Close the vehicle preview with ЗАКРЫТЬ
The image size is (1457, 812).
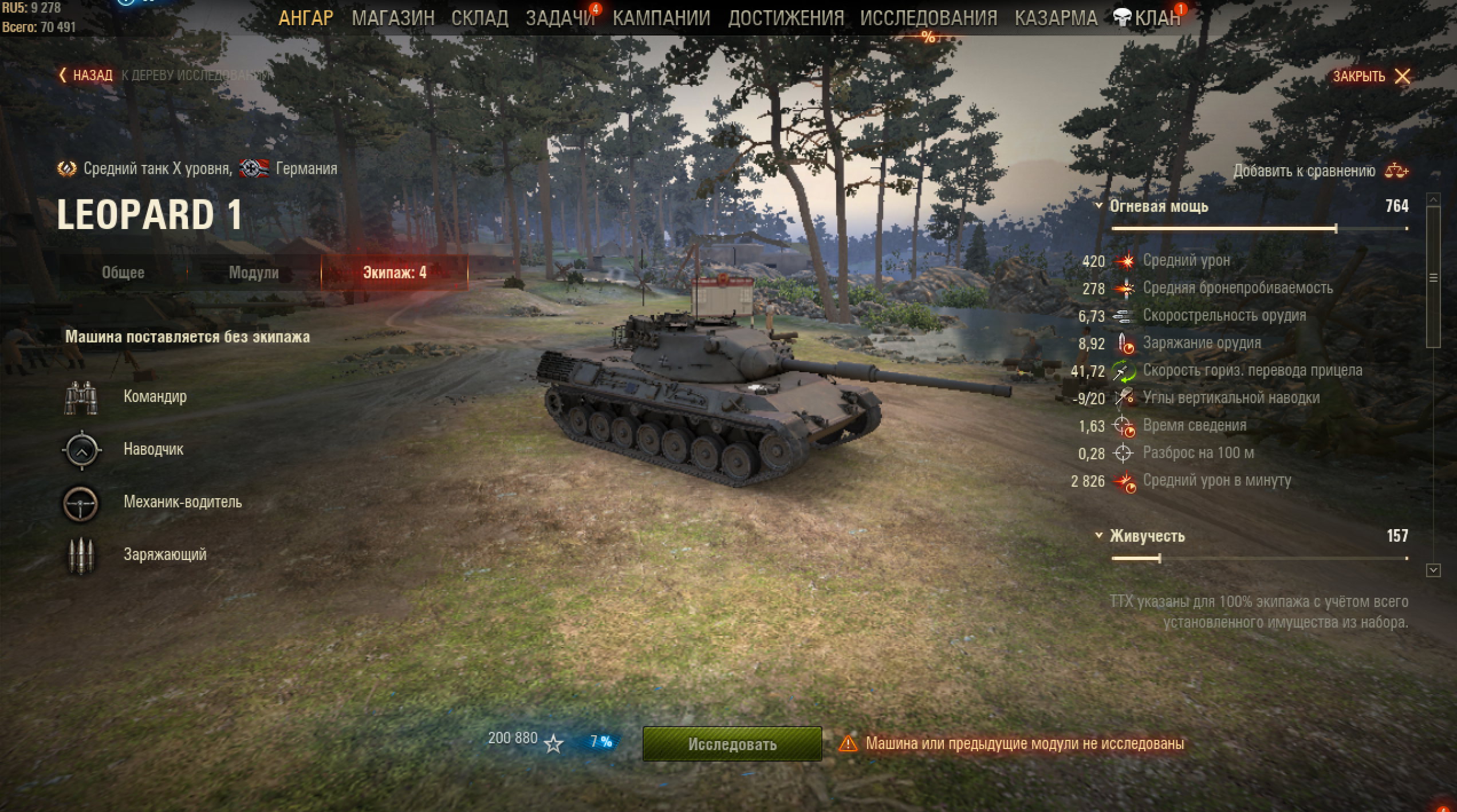point(1371,76)
